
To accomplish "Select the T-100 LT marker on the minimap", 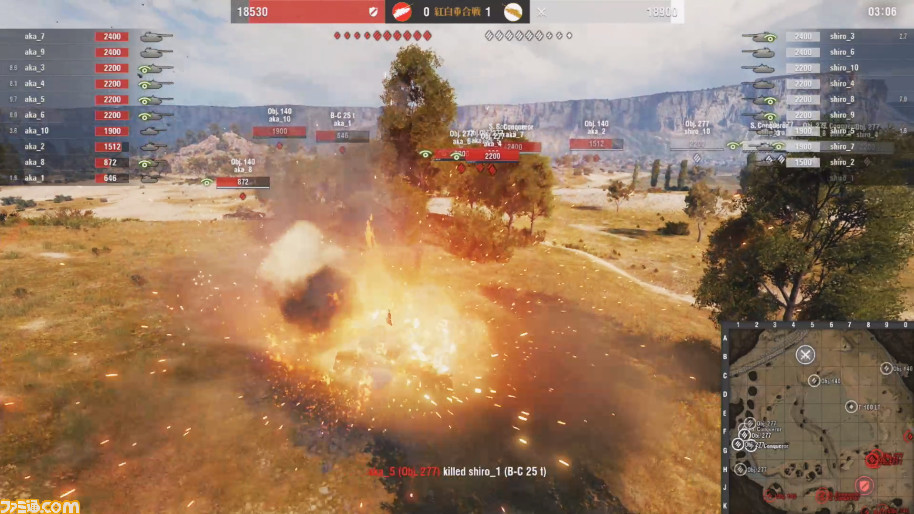I will click(851, 407).
